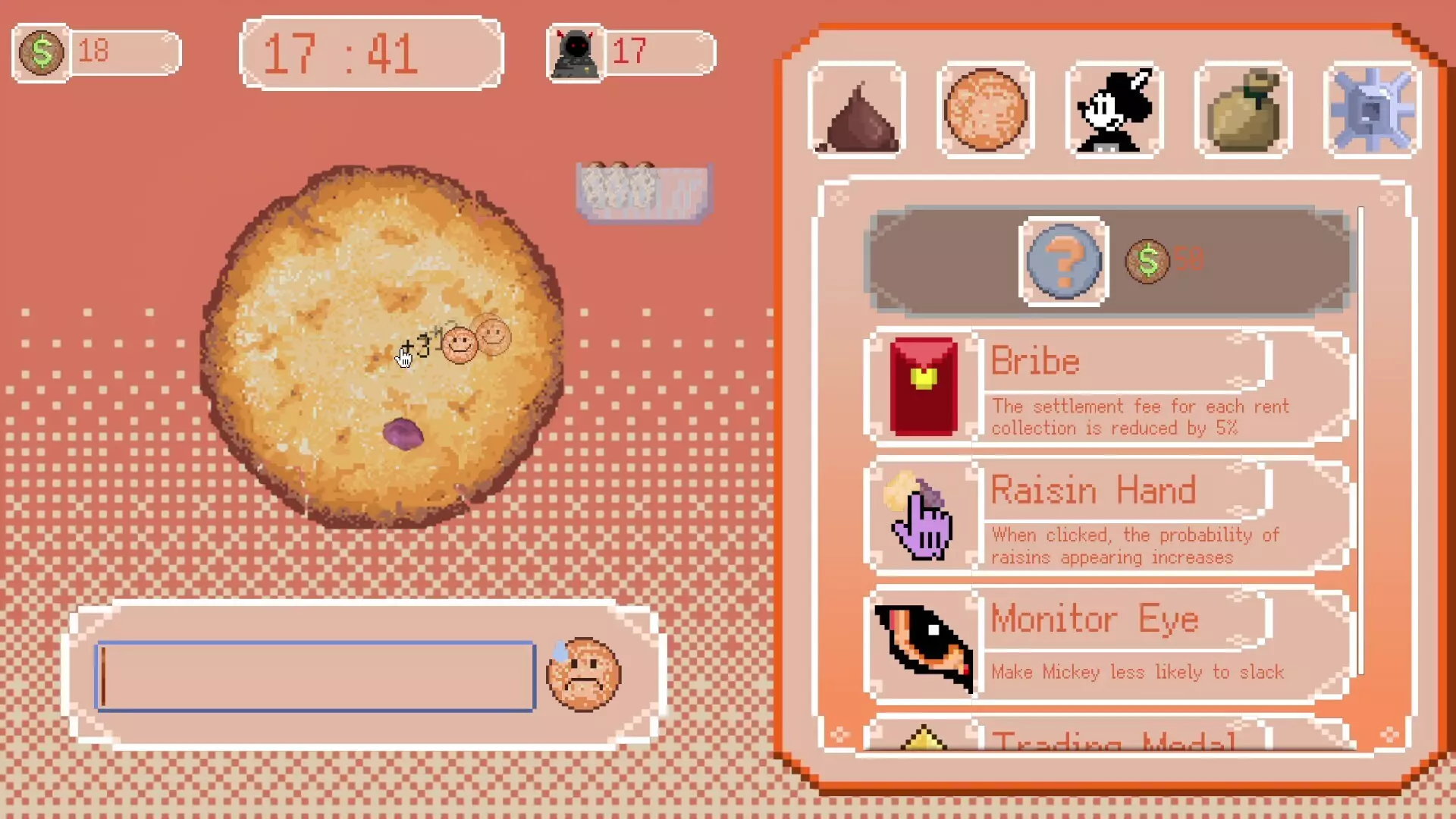Reveal the mystery question mark item

point(1063,262)
